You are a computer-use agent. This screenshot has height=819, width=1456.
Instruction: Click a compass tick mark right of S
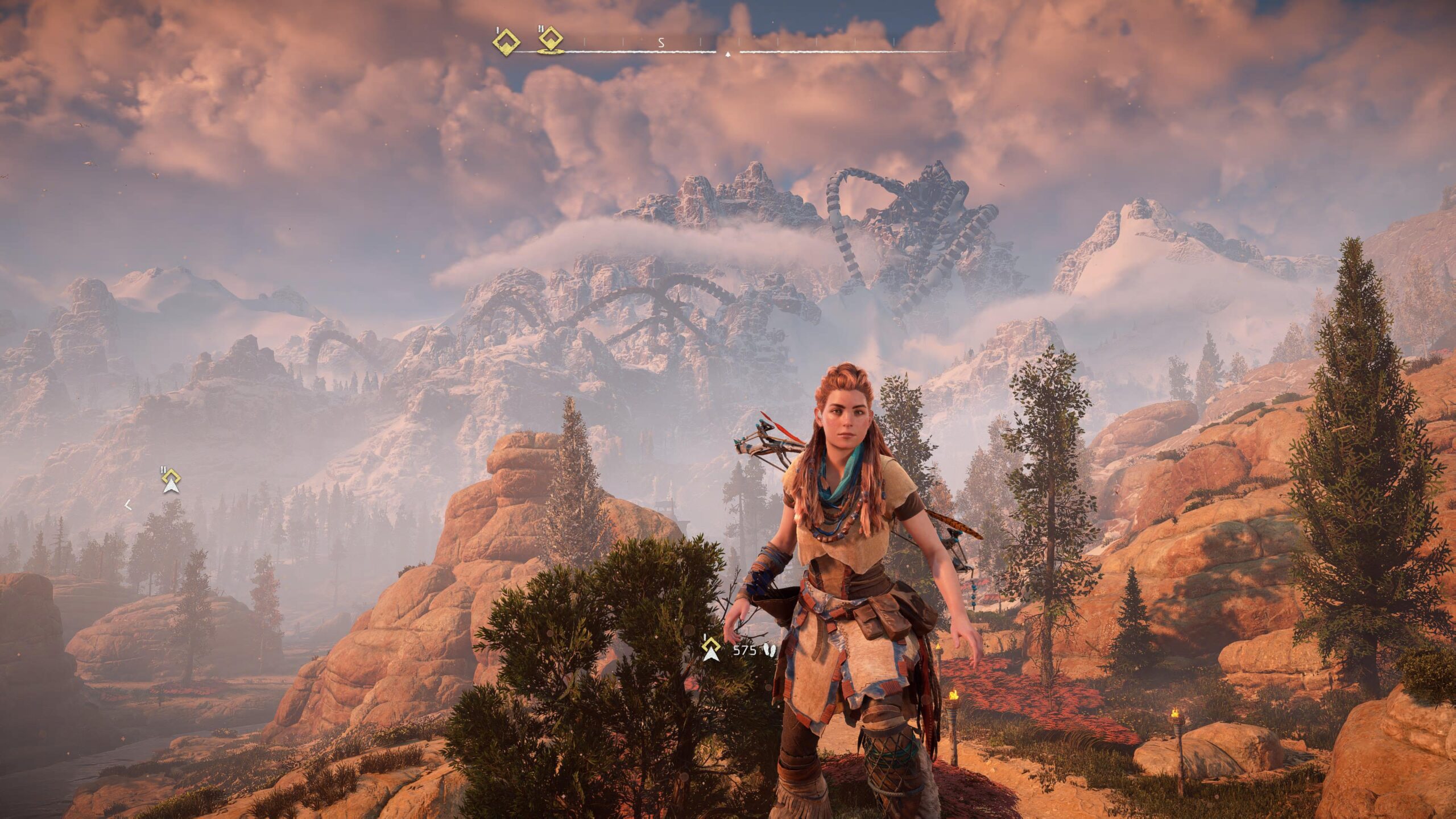click(700, 42)
